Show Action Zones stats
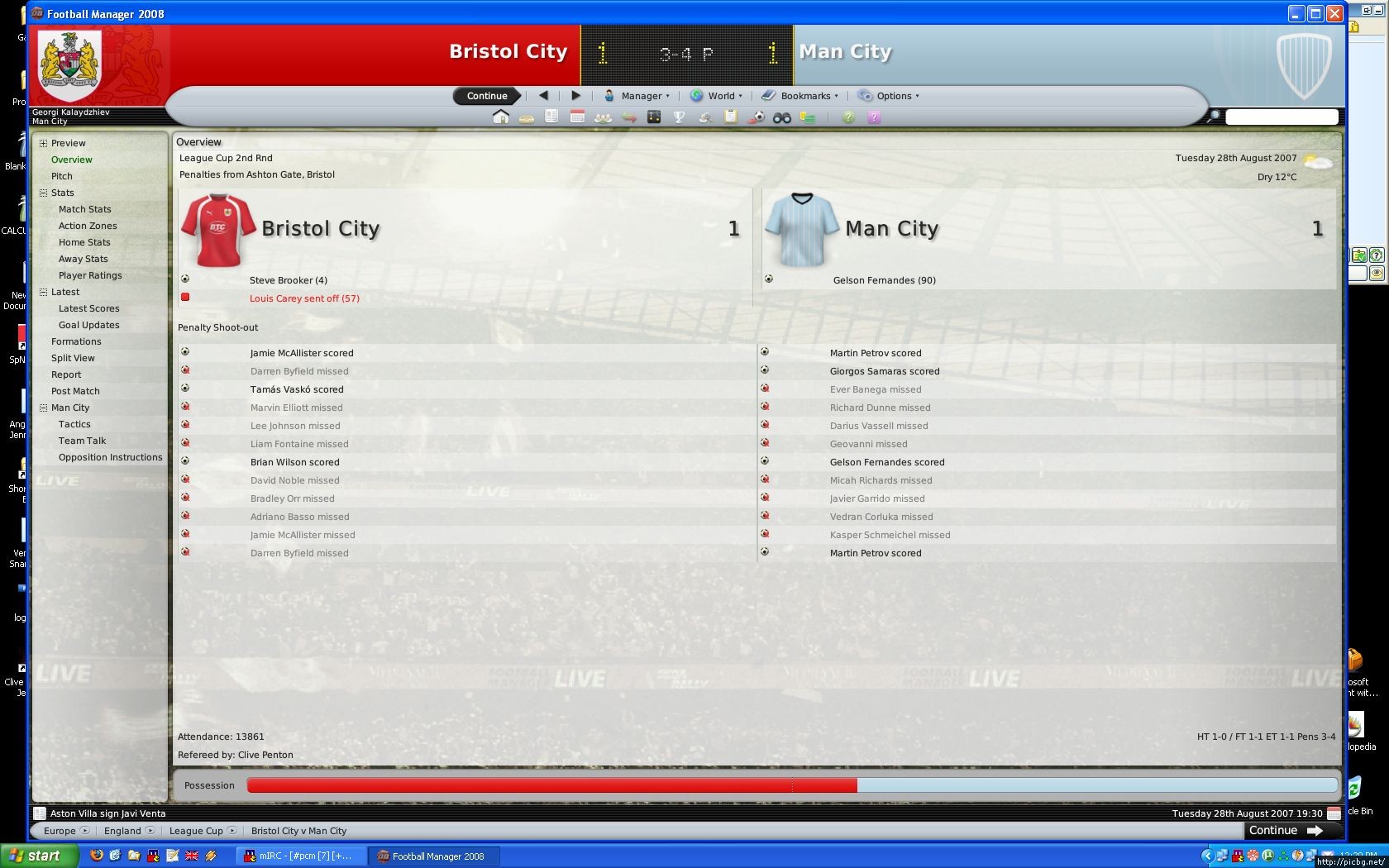Screen dimensions: 1389x868 88,226
